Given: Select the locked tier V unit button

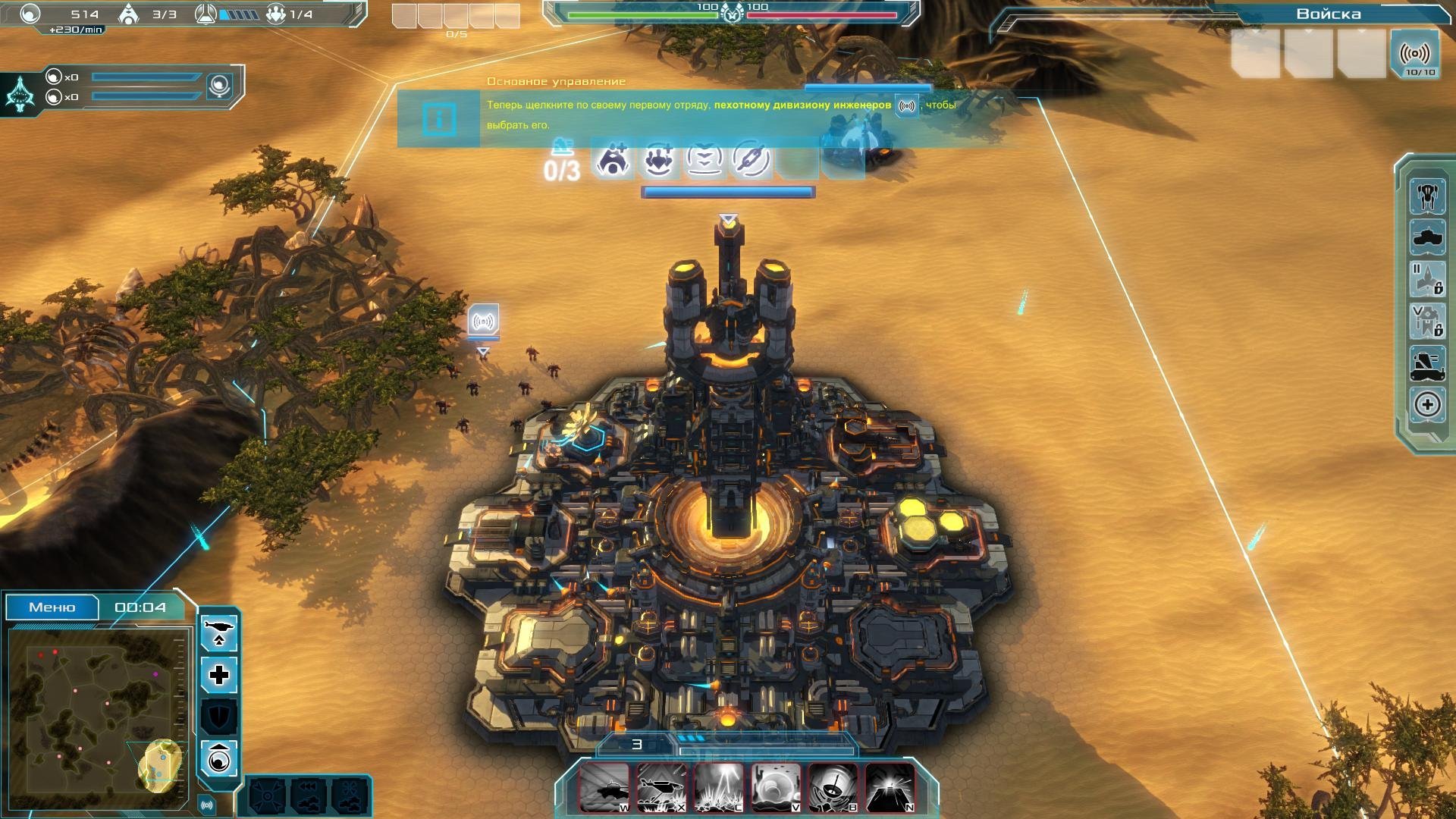Looking at the screenshot, I should coord(1427,321).
